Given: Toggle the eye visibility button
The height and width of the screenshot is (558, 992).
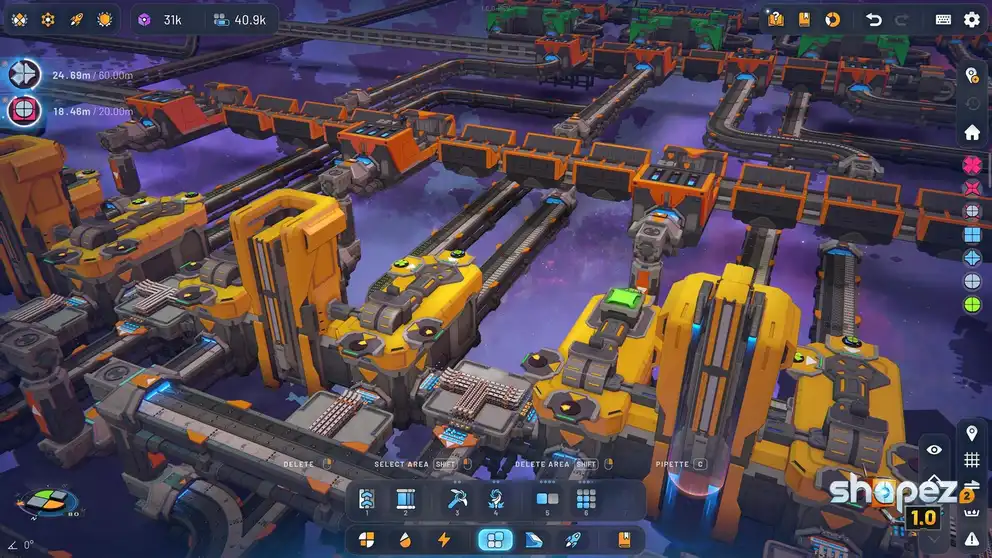Looking at the screenshot, I should click(x=934, y=450).
